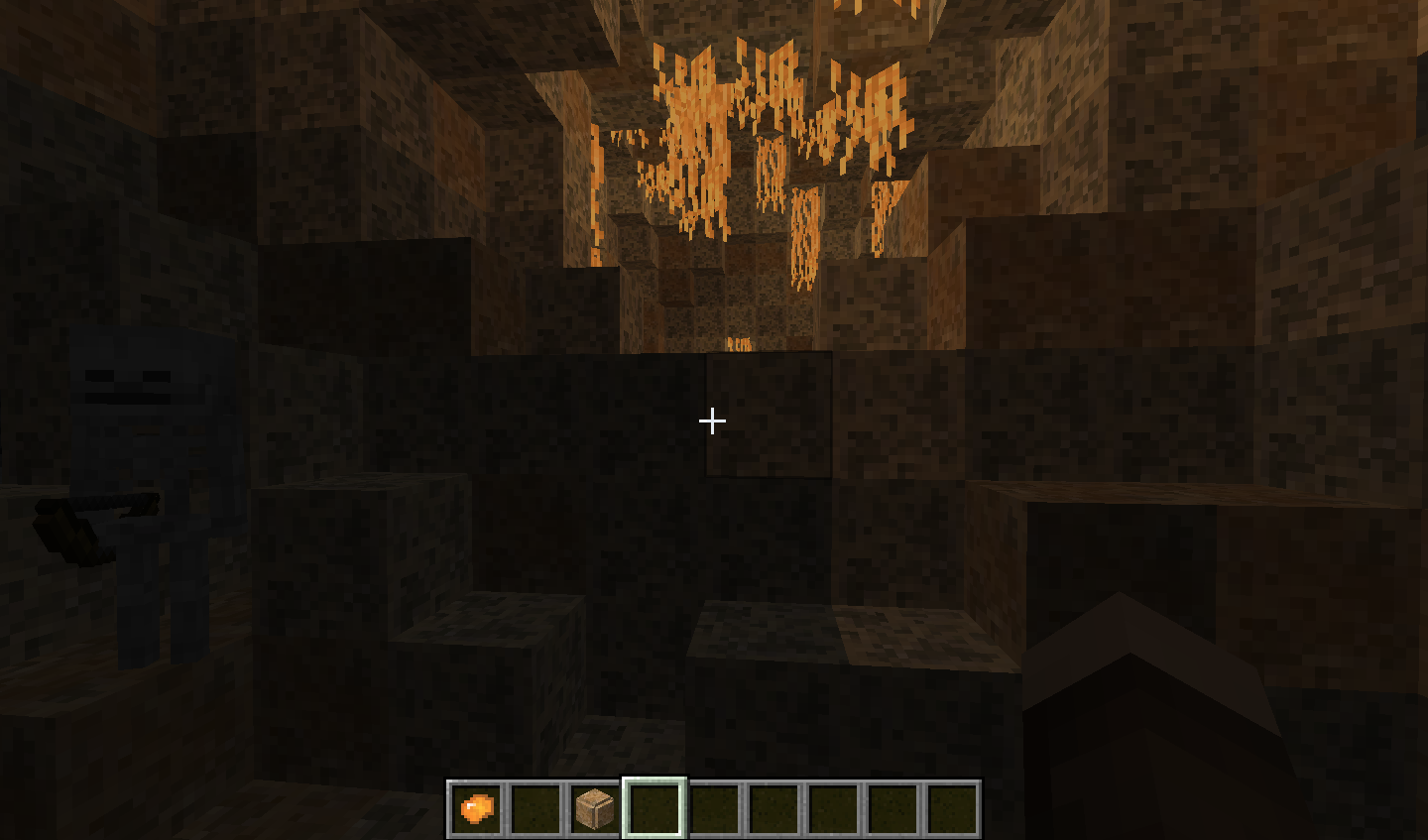Image resolution: width=1428 pixels, height=840 pixels.
Task: Click the crosshair at screen center
Action: [x=711, y=421]
